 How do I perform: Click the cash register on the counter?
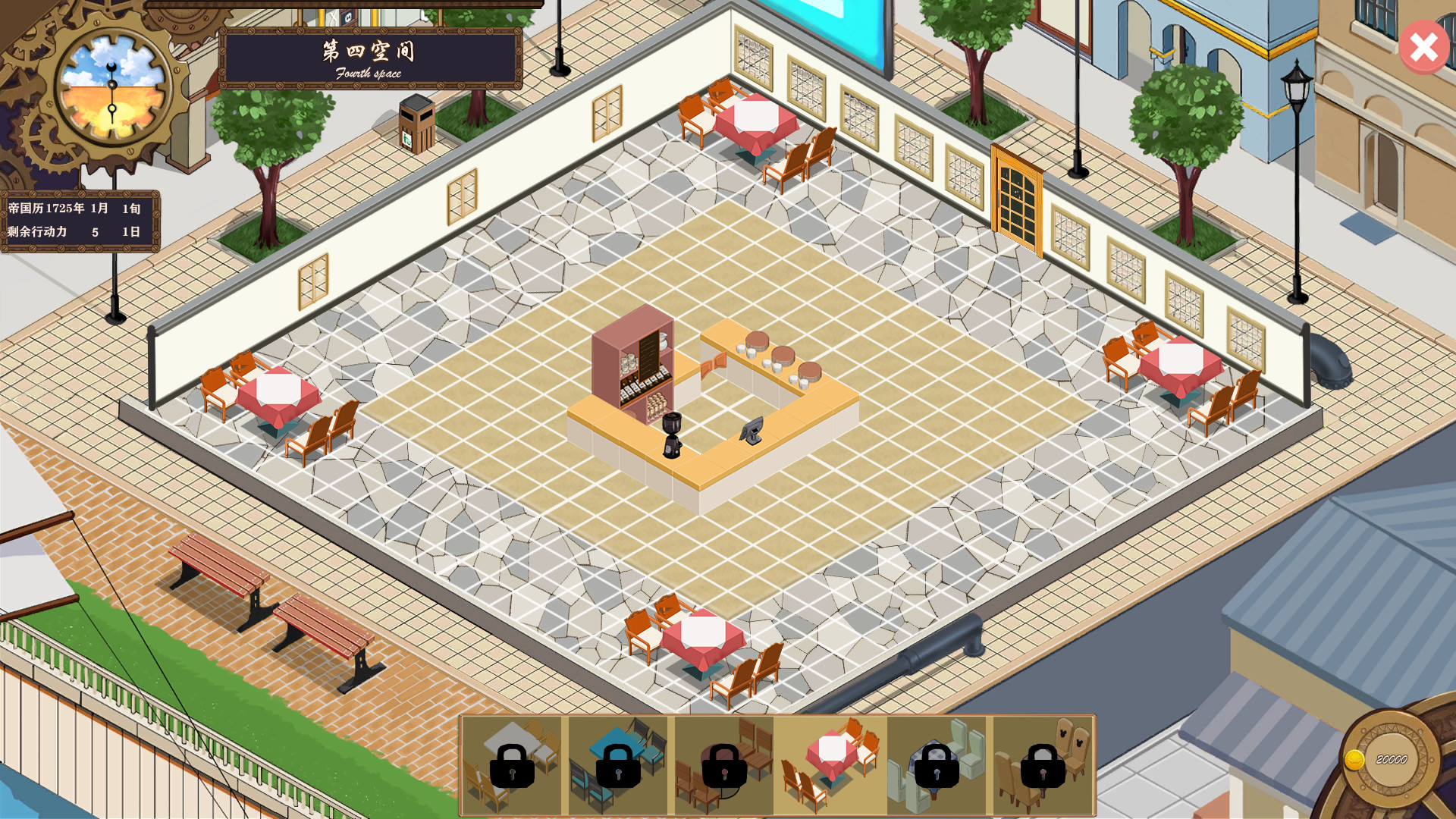click(x=752, y=432)
